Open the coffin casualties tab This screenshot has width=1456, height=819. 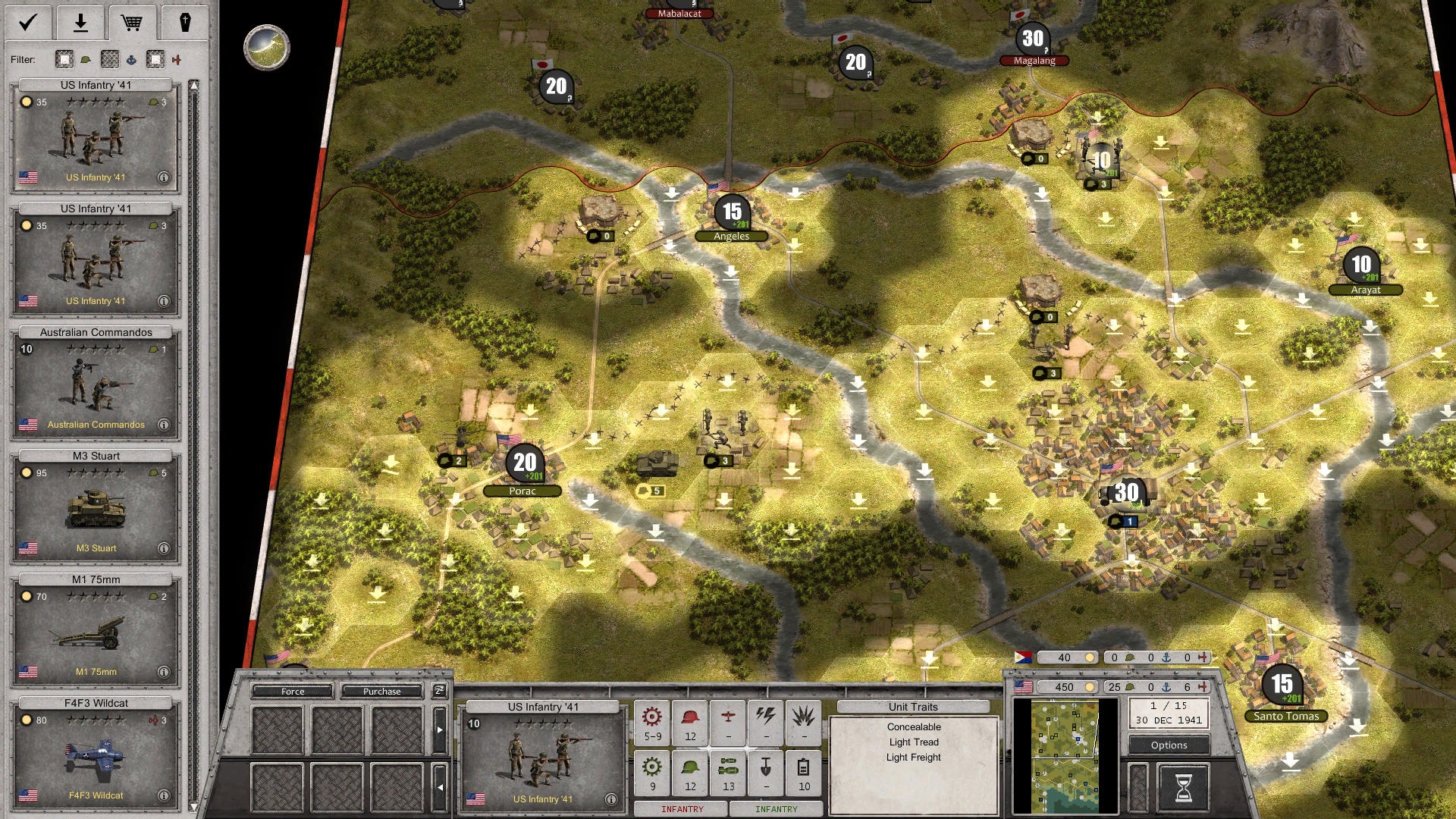point(184,23)
